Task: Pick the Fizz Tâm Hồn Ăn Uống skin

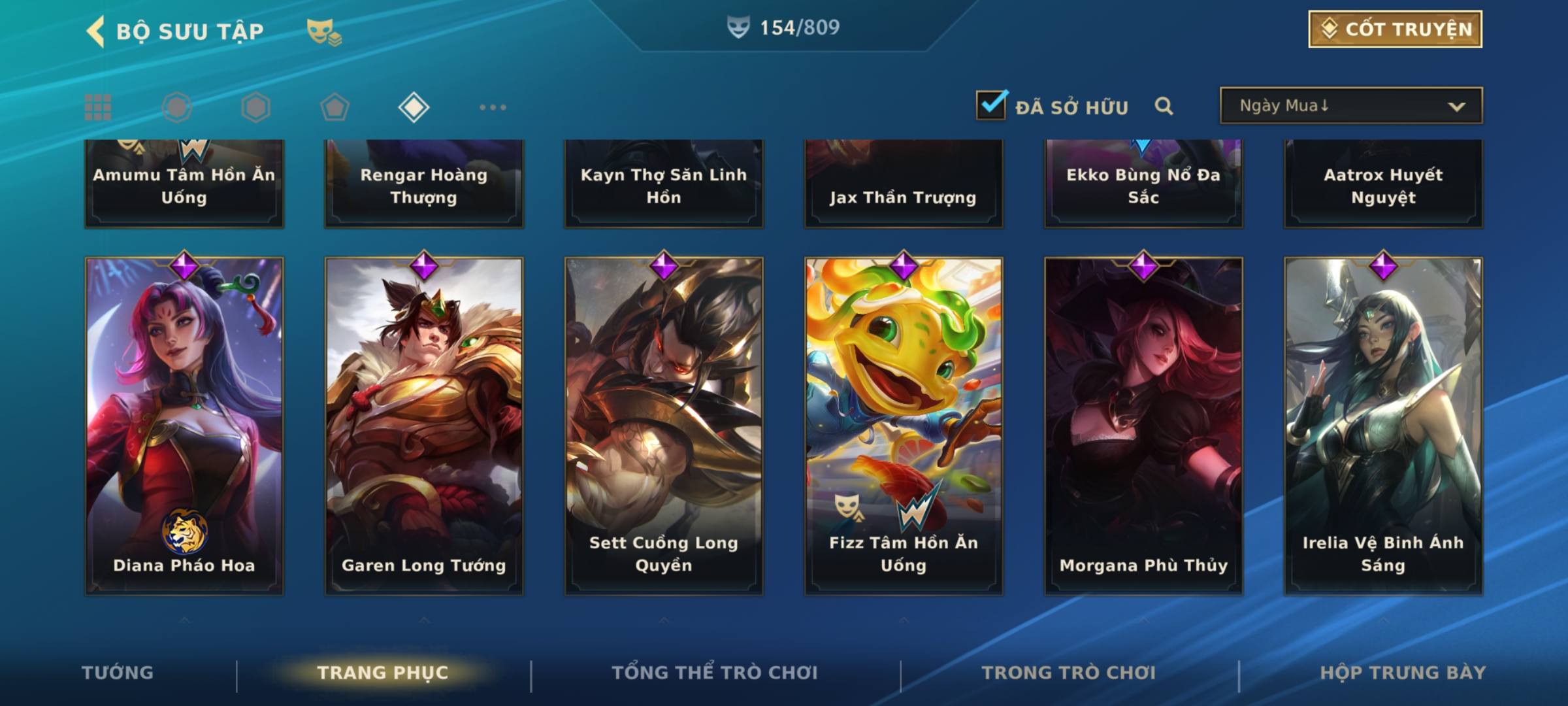Action: click(x=904, y=425)
